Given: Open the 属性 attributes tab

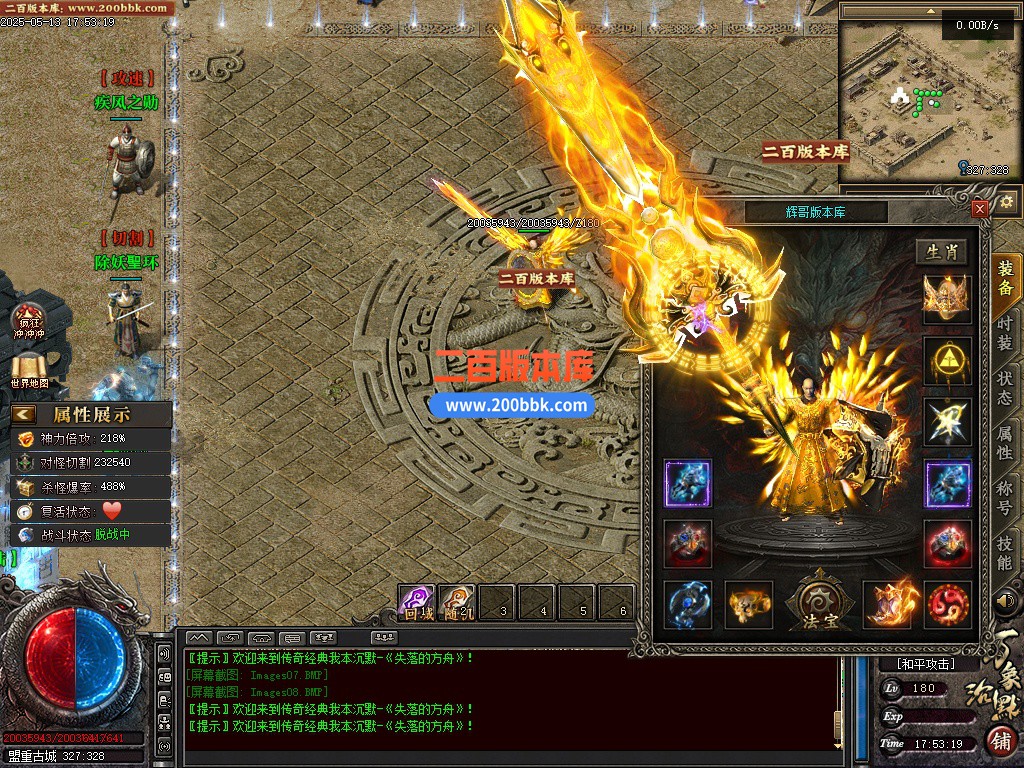Looking at the screenshot, I should 1005,441.
